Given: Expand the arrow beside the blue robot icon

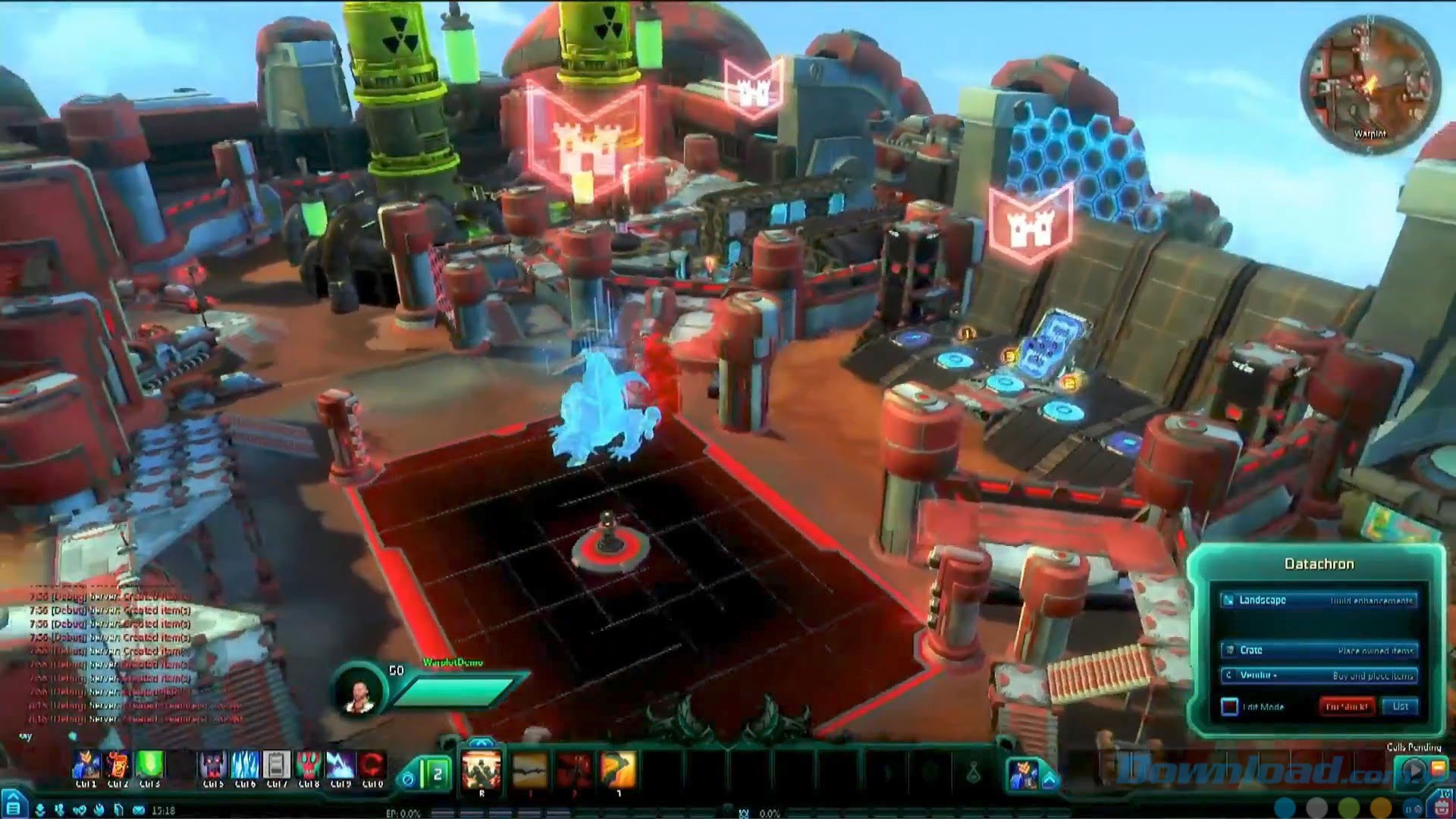Looking at the screenshot, I should (x=1050, y=779).
